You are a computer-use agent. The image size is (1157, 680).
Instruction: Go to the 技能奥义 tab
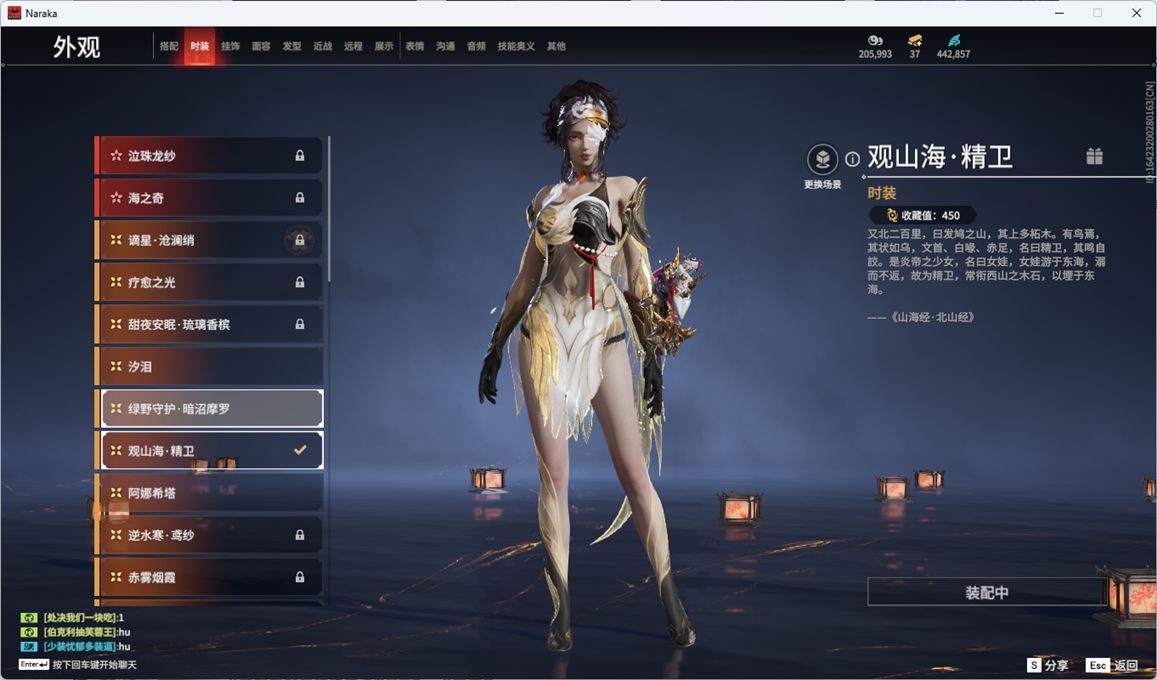pos(516,46)
